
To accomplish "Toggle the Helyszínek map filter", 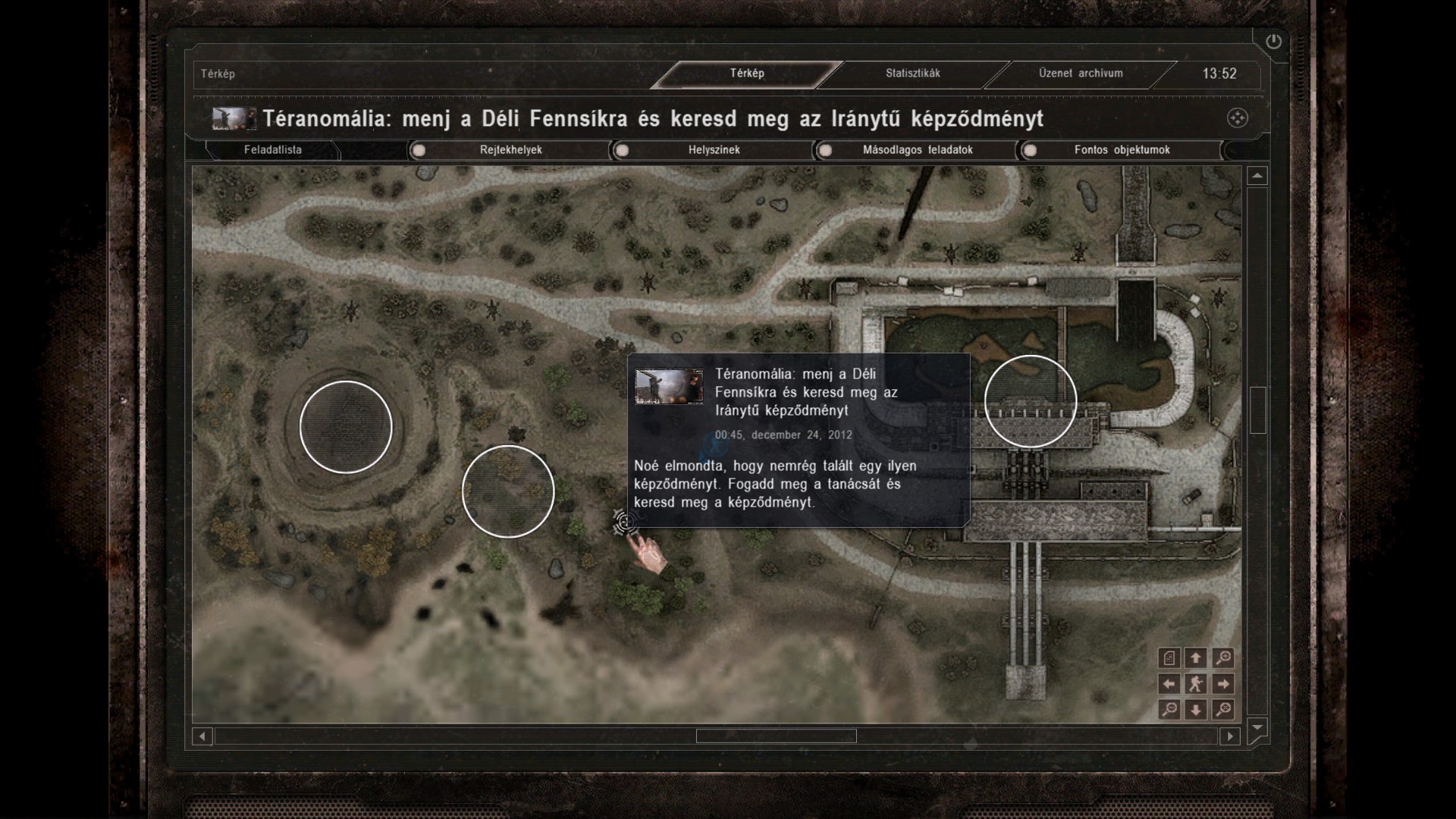I will tap(622, 150).
